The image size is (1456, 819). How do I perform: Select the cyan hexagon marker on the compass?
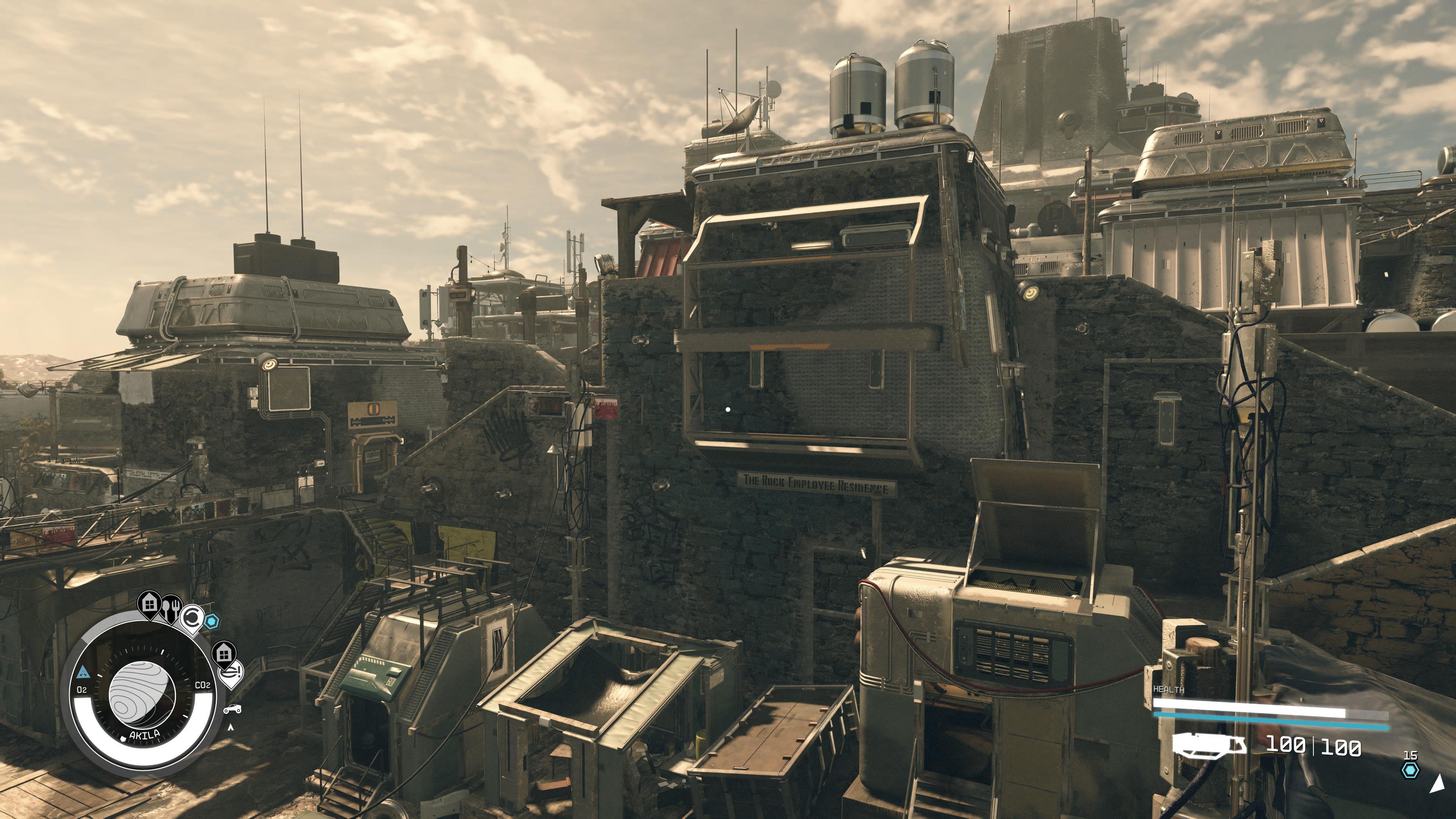212,622
